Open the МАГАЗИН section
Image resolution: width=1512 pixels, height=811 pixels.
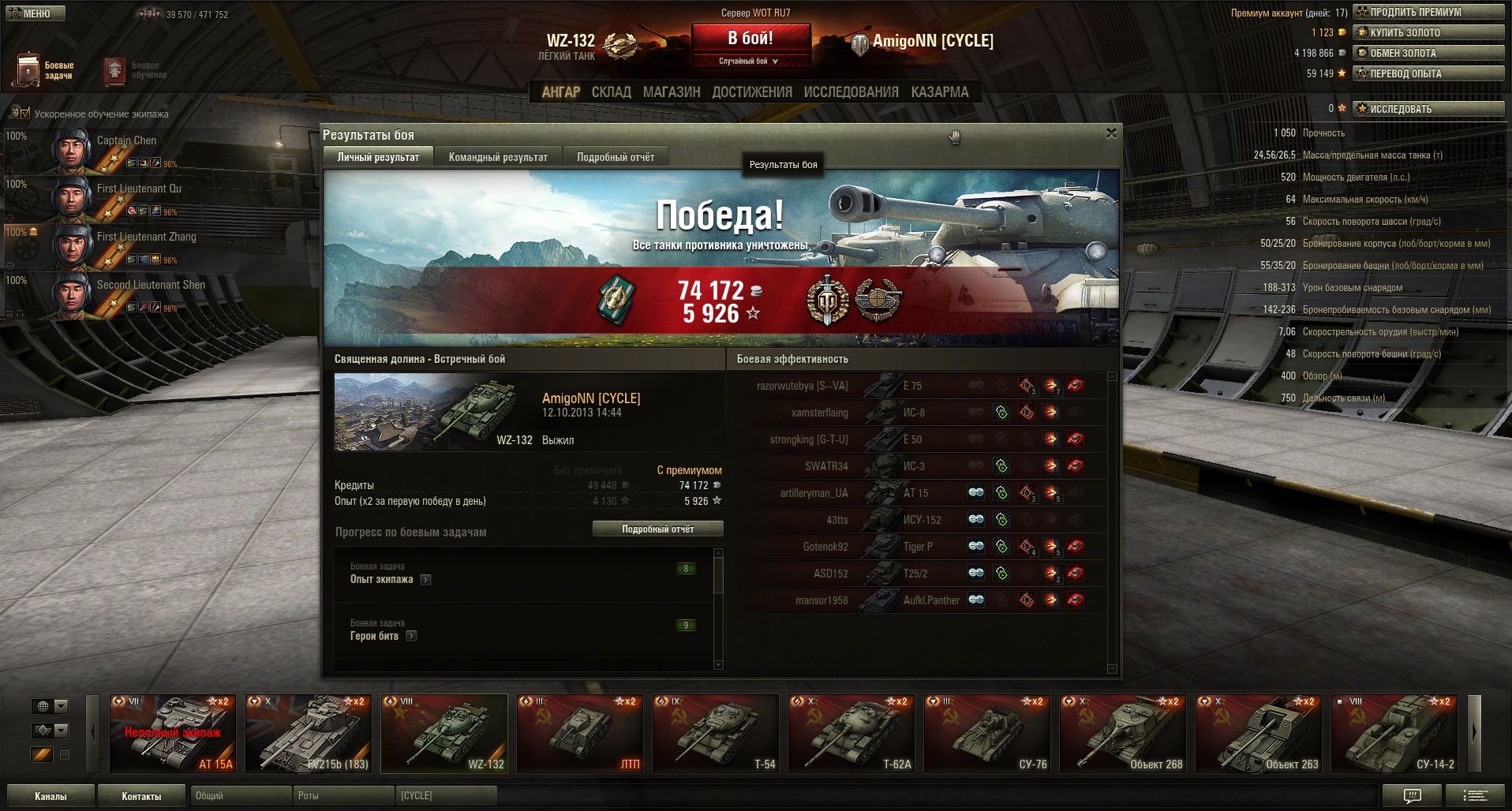(x=672, y=92)
